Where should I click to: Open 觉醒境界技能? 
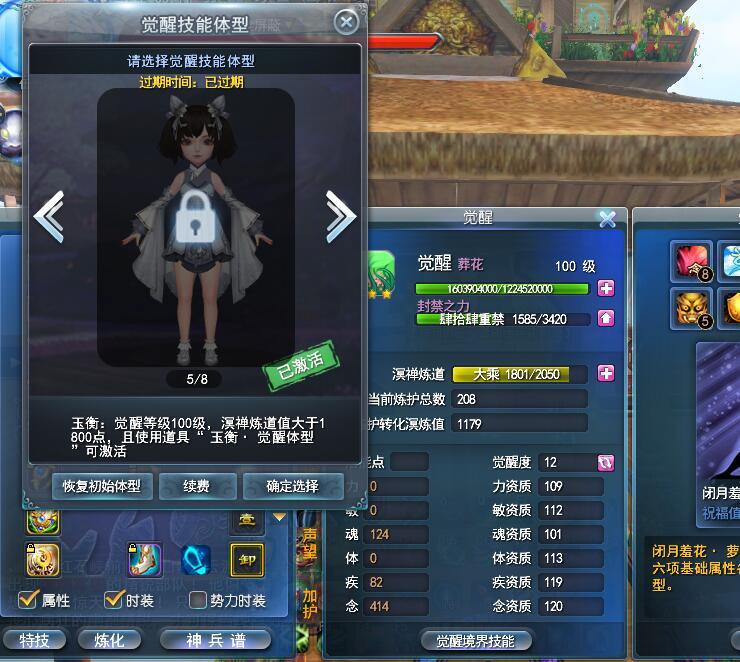(x=475, y=640)
